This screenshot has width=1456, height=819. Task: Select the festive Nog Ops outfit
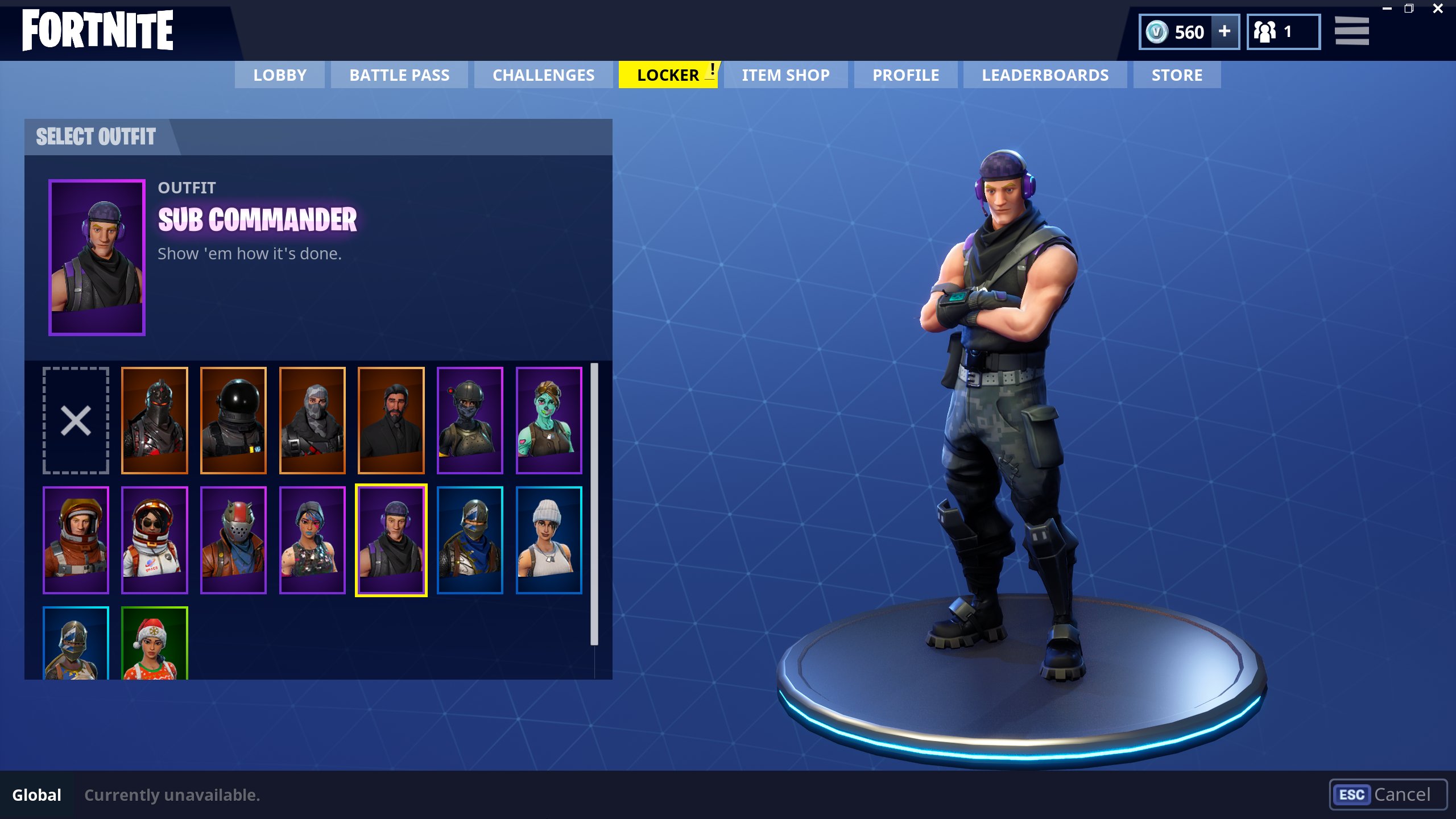[x=155, y=646]
